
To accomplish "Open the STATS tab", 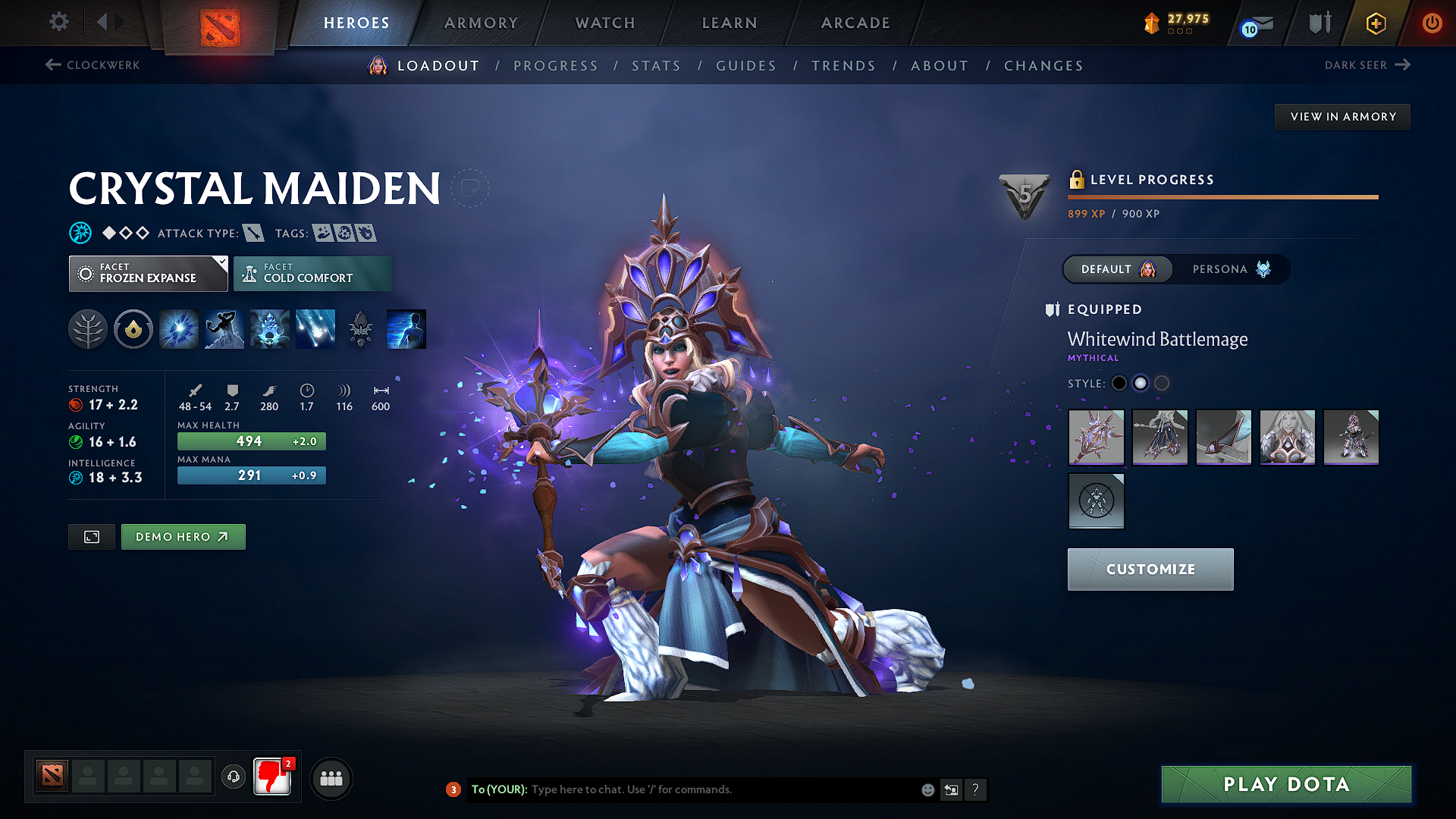I will [656, 65].
